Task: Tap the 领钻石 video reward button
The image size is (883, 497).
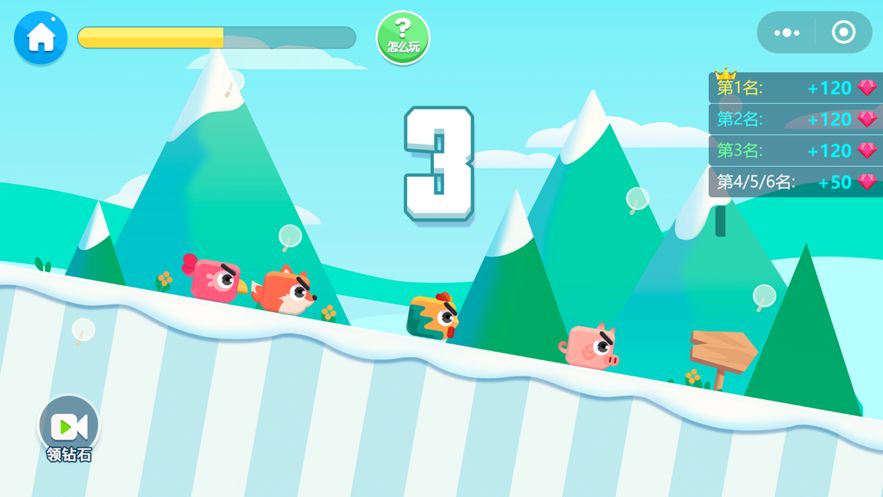Action: (68, 427)
